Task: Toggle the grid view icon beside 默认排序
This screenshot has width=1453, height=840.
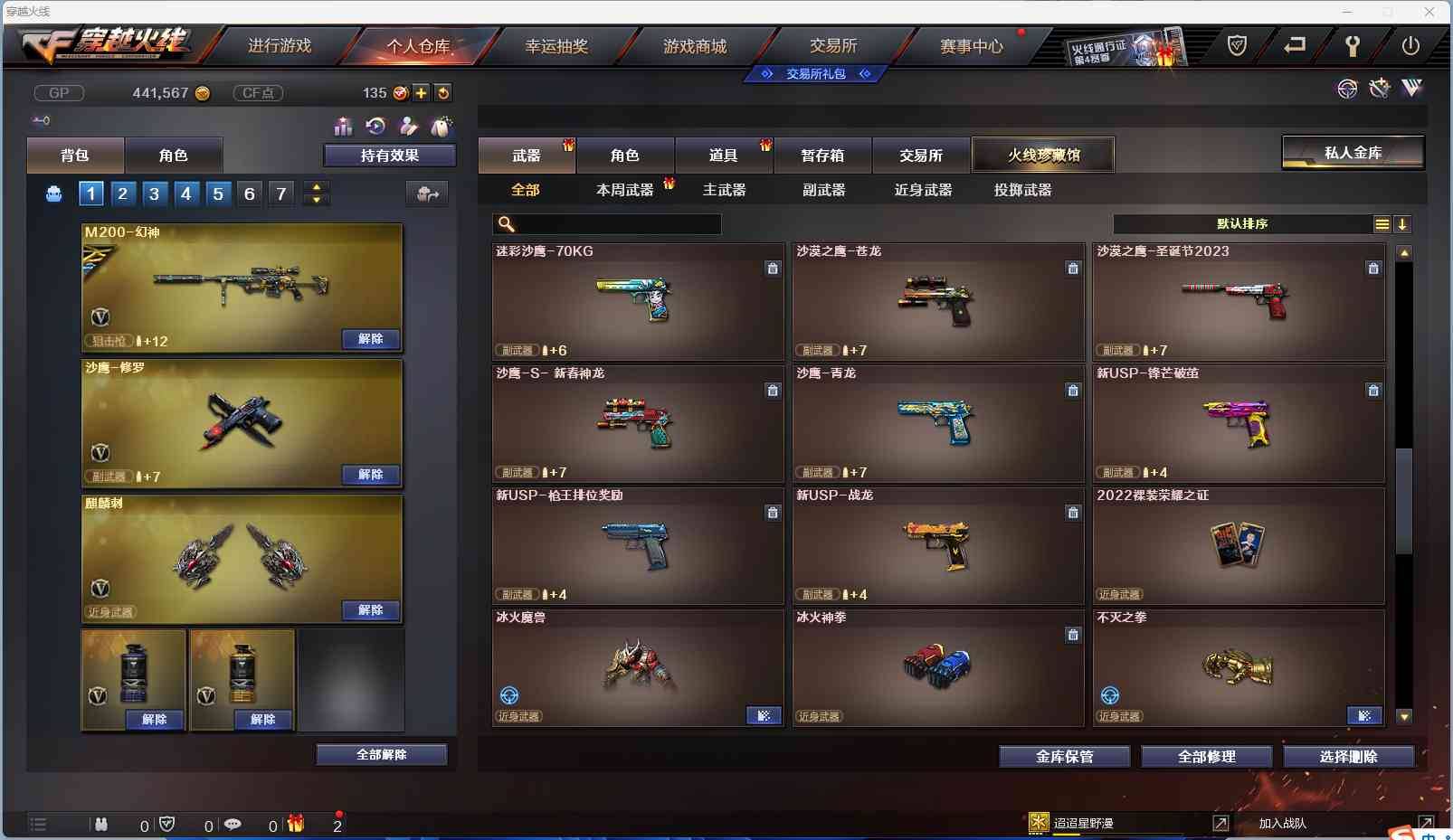Action: point(1382,224)
